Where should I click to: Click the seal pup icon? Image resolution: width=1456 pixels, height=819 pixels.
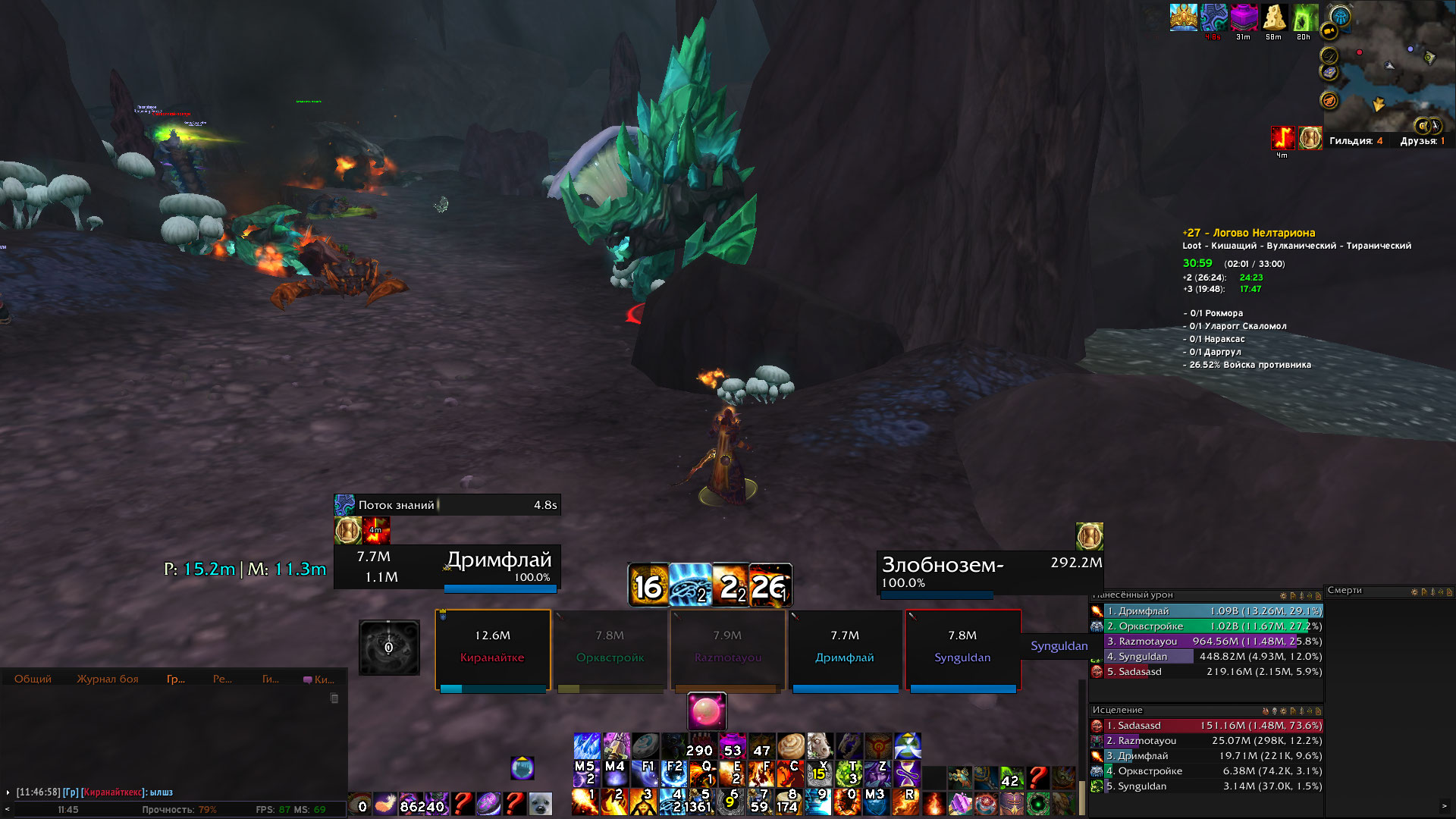click(x=540, y=803)
